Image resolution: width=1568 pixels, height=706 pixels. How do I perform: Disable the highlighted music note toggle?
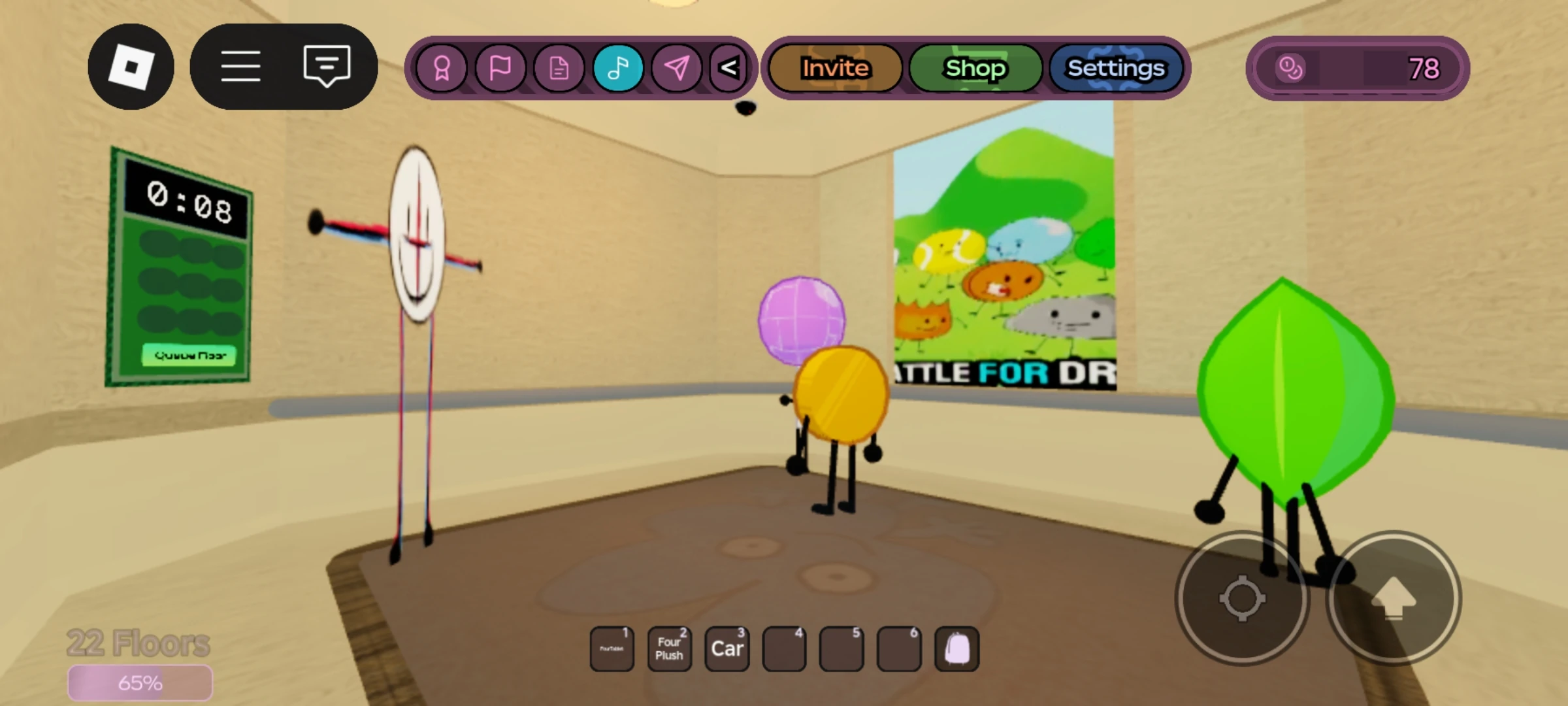click(617, 68)
